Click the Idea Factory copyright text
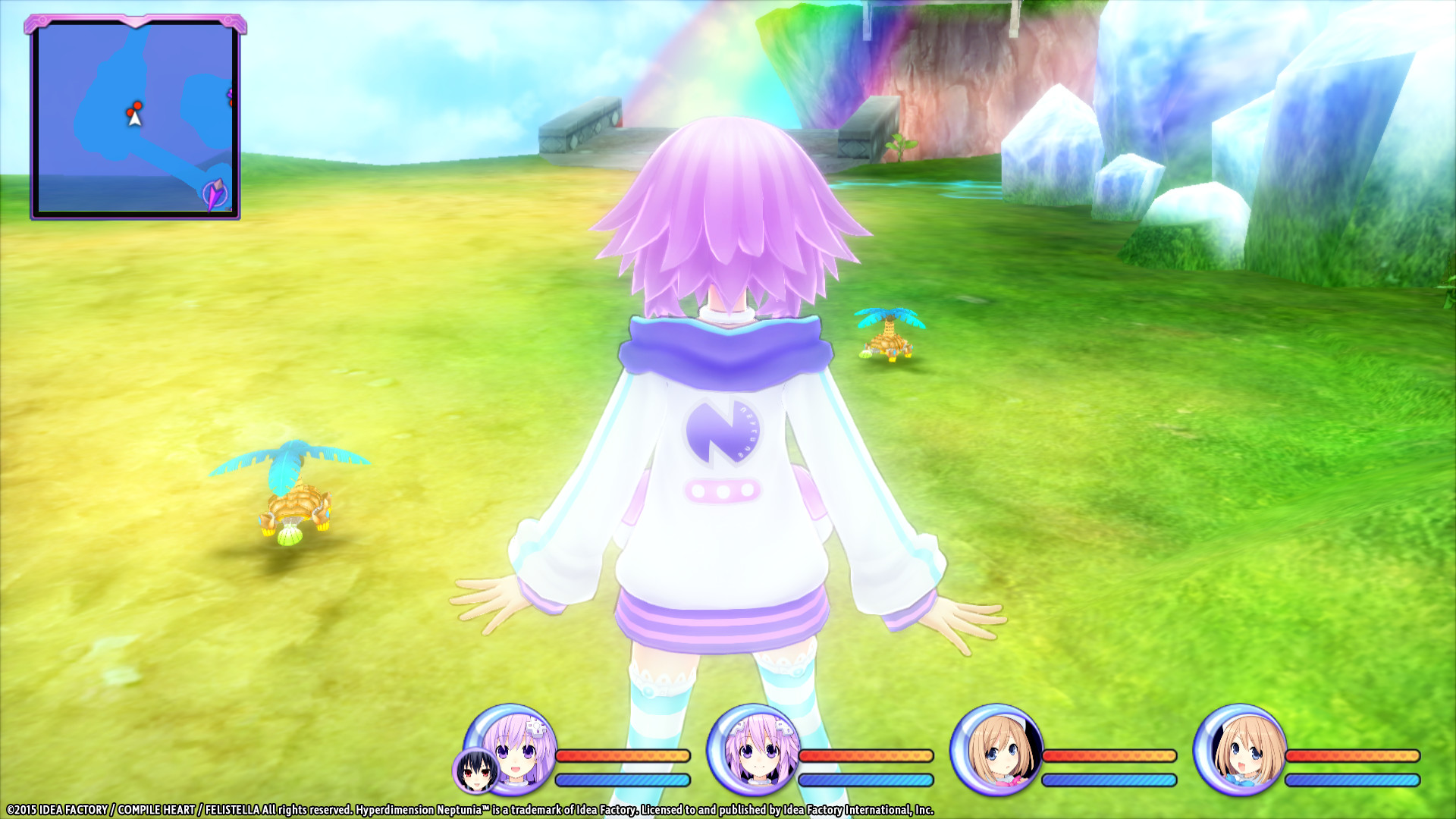 tap(72, 810)
